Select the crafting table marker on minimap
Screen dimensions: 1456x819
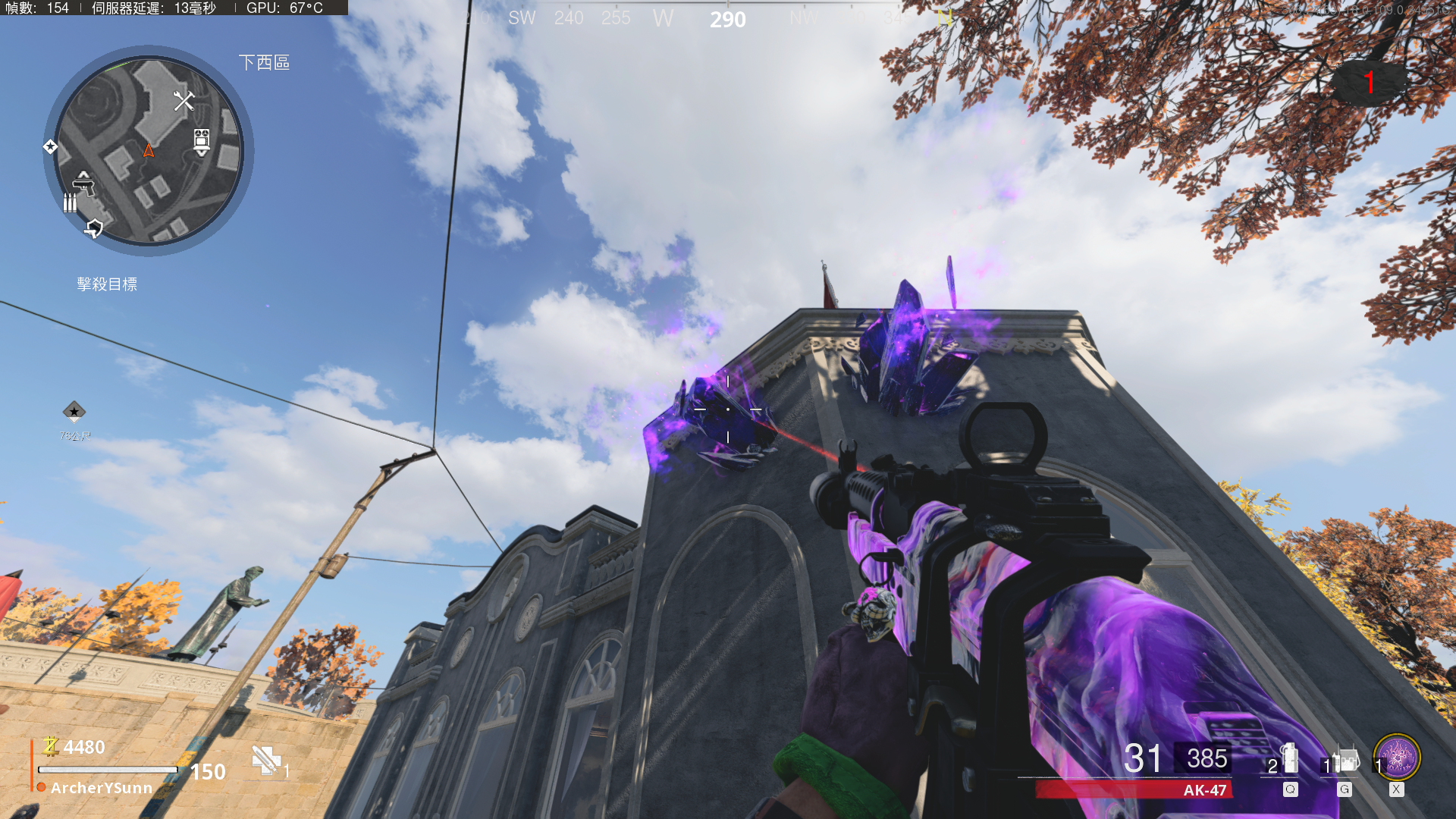[x=184, y=101]
